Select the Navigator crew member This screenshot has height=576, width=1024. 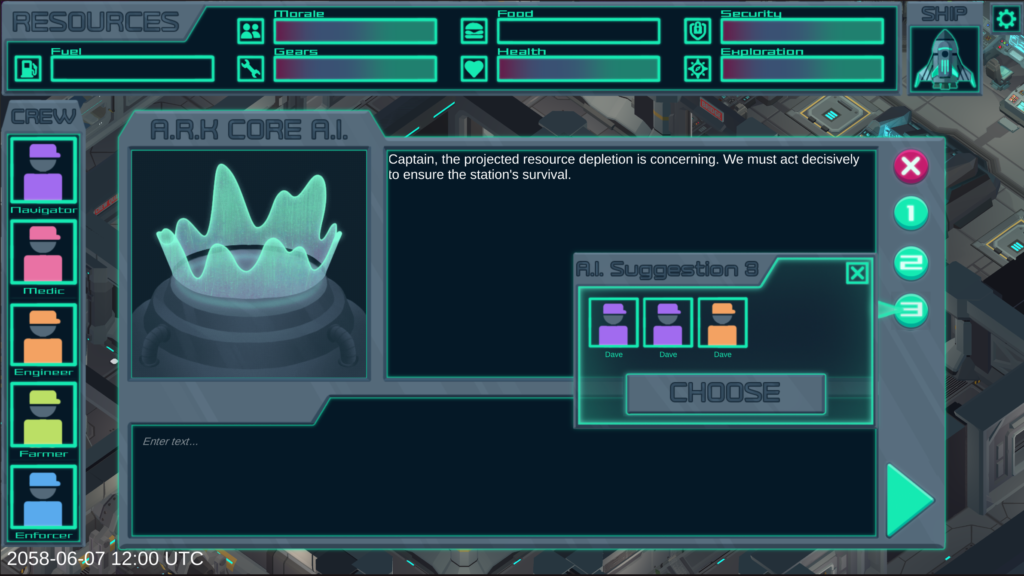point(43,170)
